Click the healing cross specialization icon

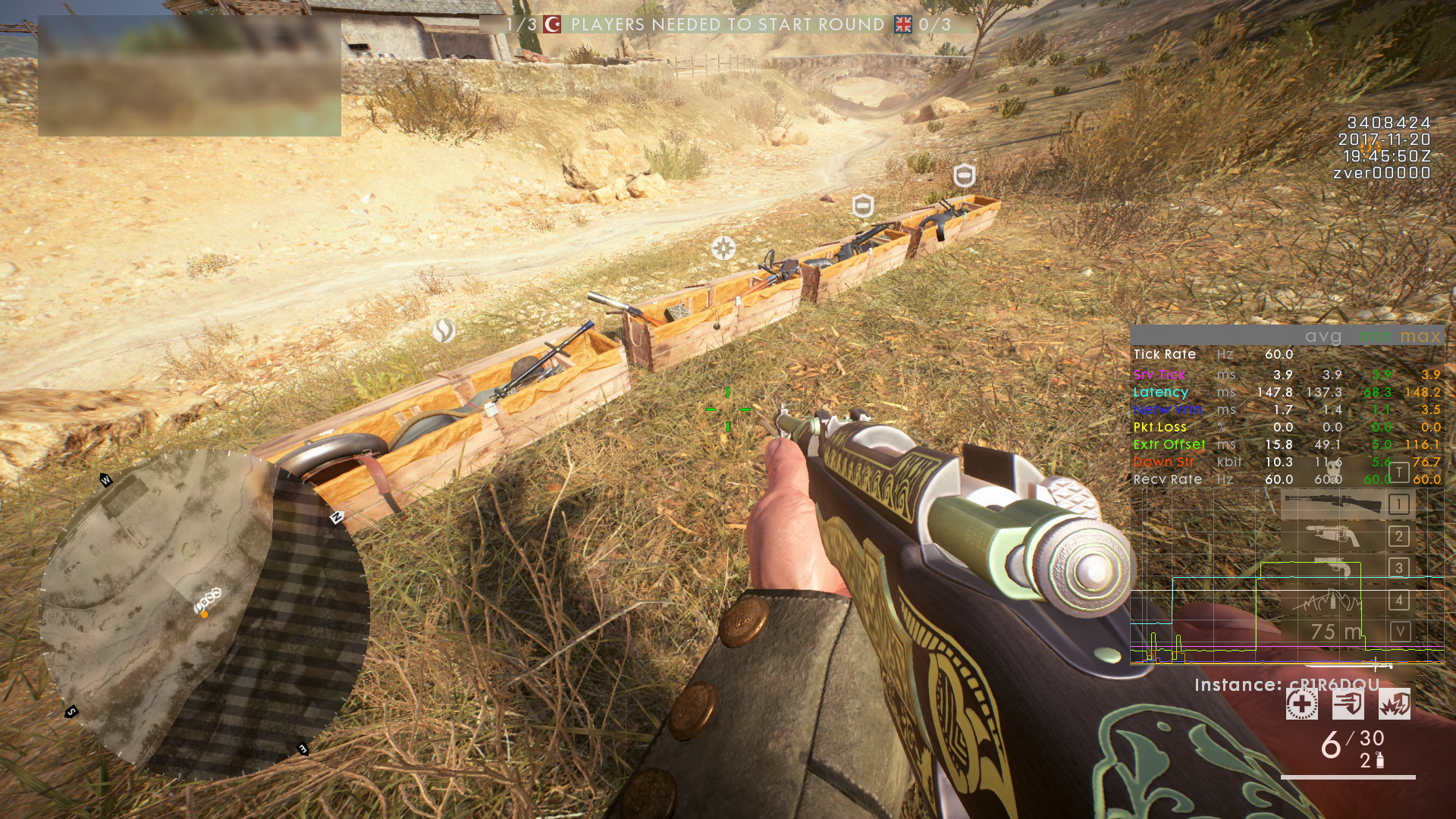1301,704
